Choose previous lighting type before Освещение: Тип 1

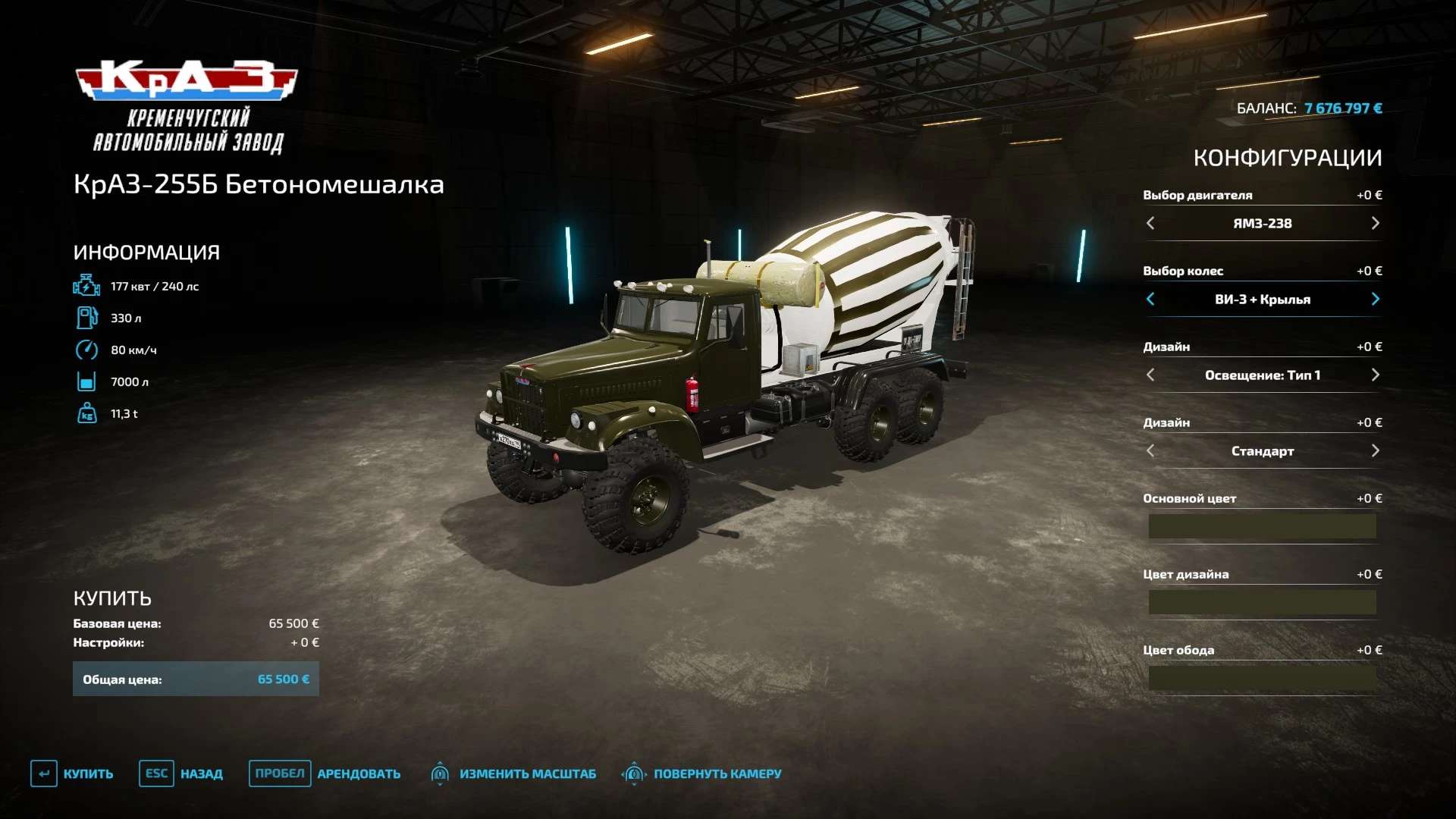click(x=1150, y=375)
